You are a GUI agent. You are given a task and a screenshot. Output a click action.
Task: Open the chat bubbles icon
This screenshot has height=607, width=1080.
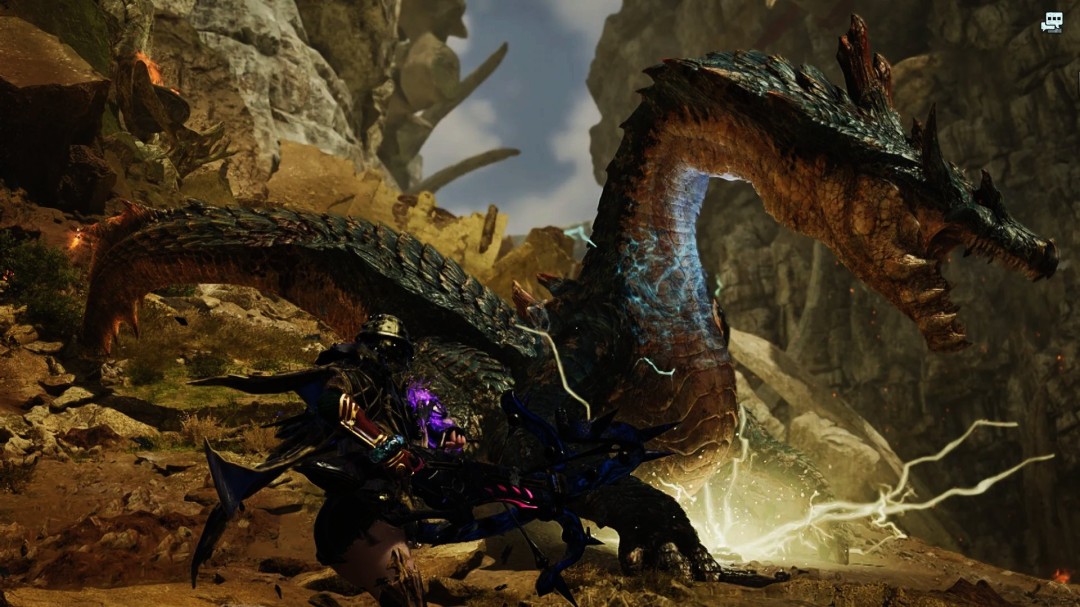(1051, 22)
